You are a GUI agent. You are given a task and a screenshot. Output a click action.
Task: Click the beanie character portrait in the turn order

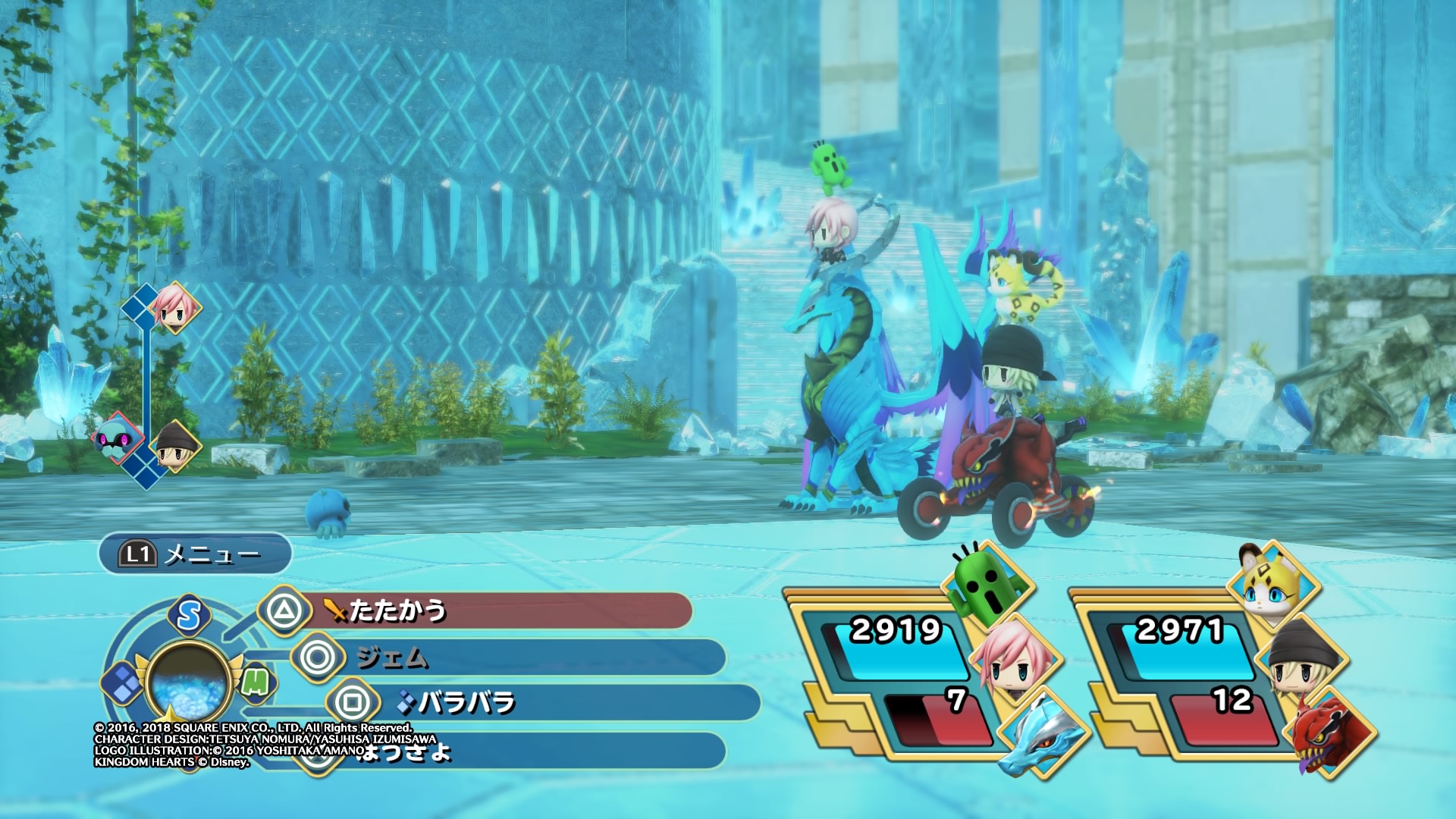pos(175,446)
